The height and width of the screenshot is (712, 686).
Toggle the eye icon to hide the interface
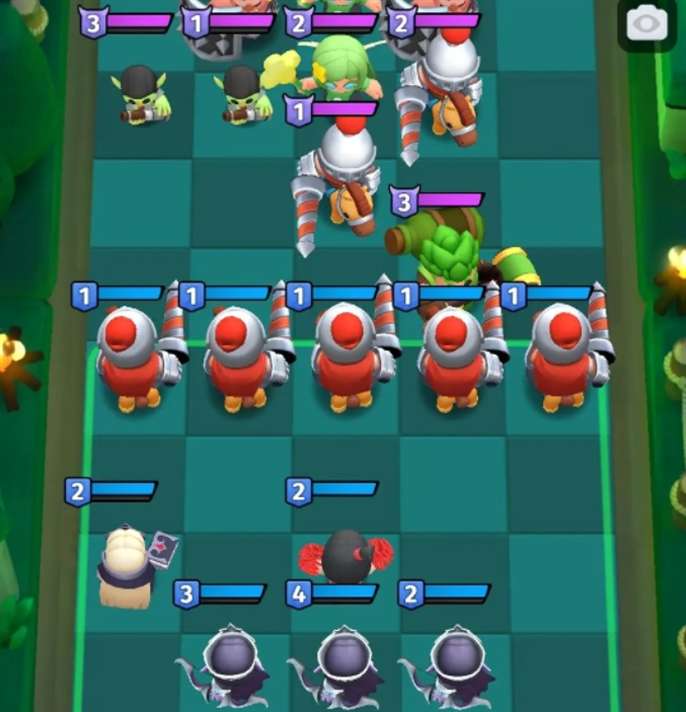pos(646,22)
